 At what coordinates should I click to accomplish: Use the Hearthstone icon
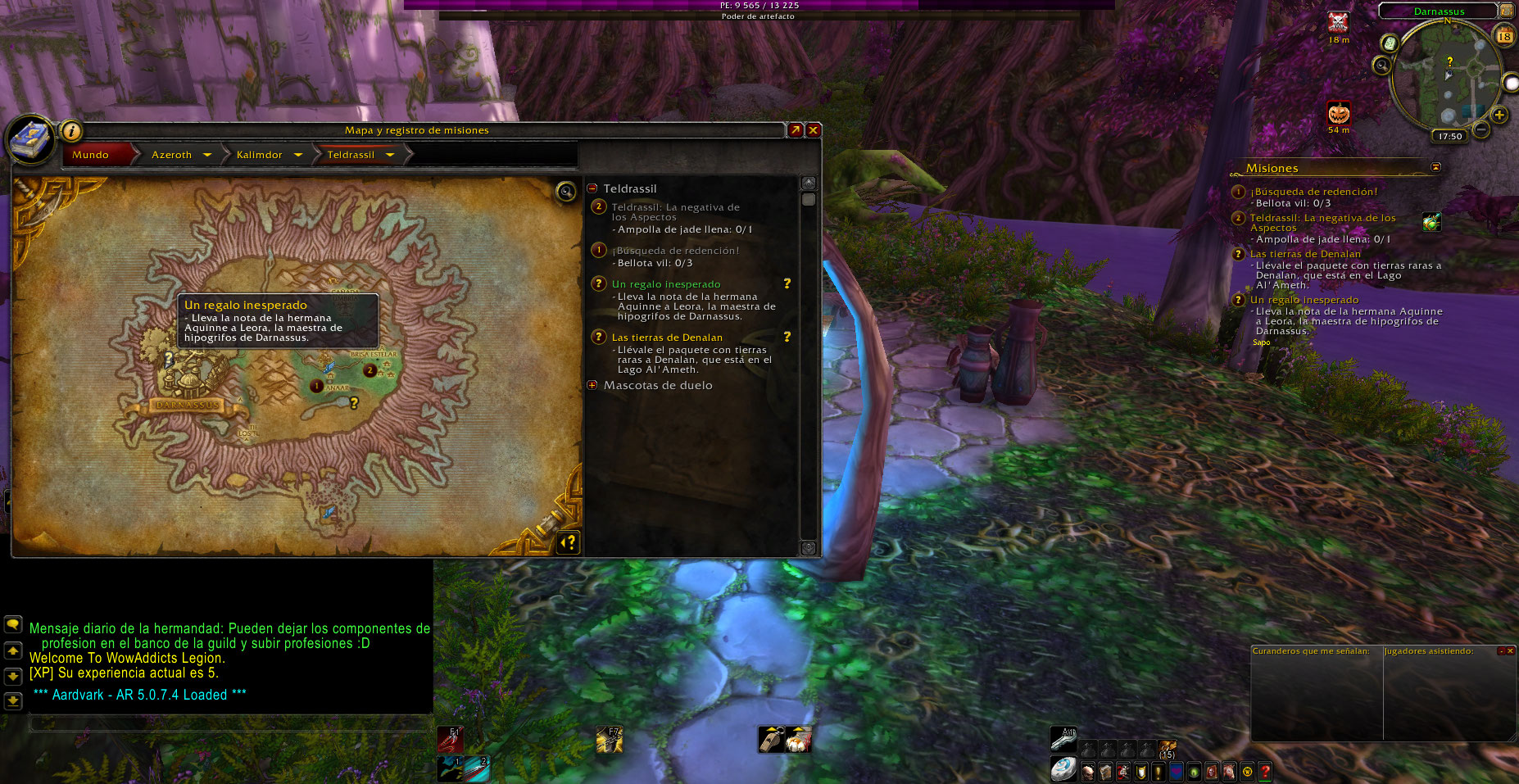click(x=1063, y=770)
